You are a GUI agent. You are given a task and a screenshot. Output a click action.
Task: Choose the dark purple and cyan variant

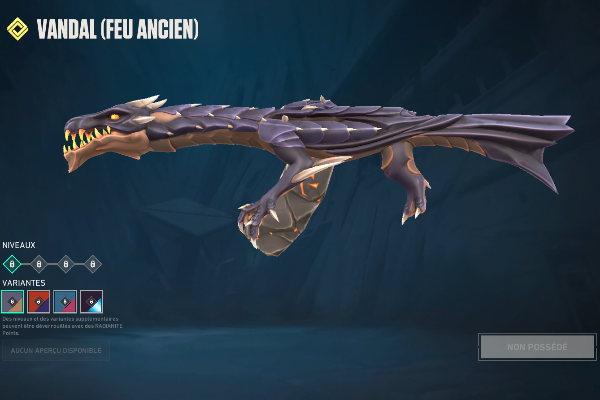pos(91,301)
